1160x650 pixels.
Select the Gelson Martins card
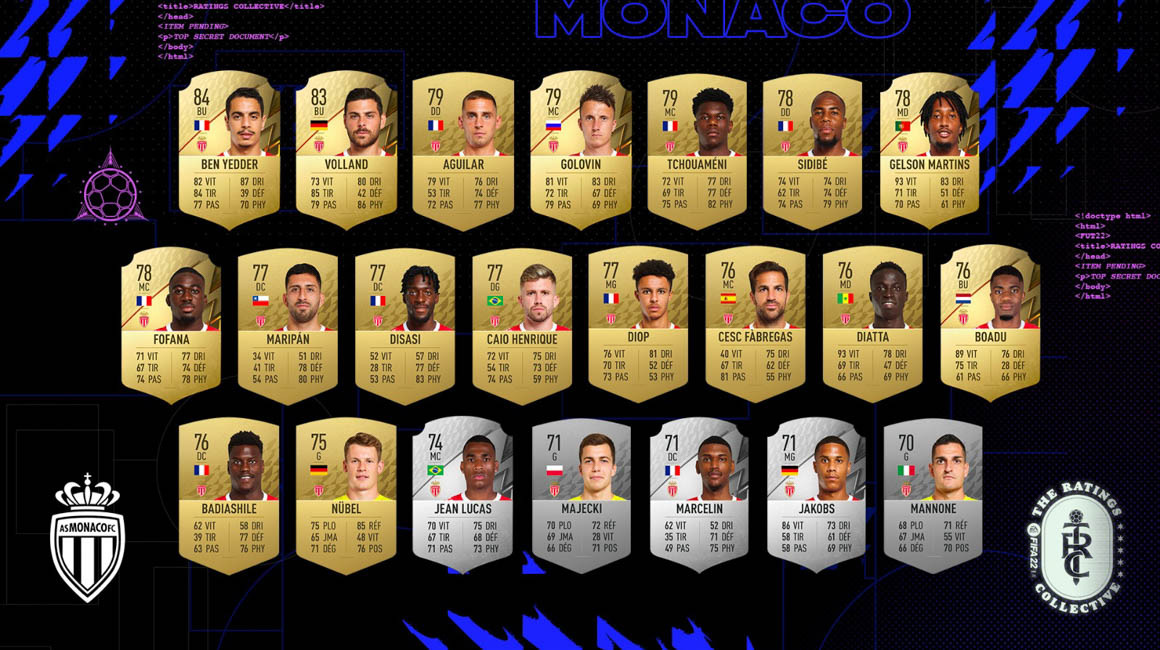pyautogui.click(x=929, y=146)
